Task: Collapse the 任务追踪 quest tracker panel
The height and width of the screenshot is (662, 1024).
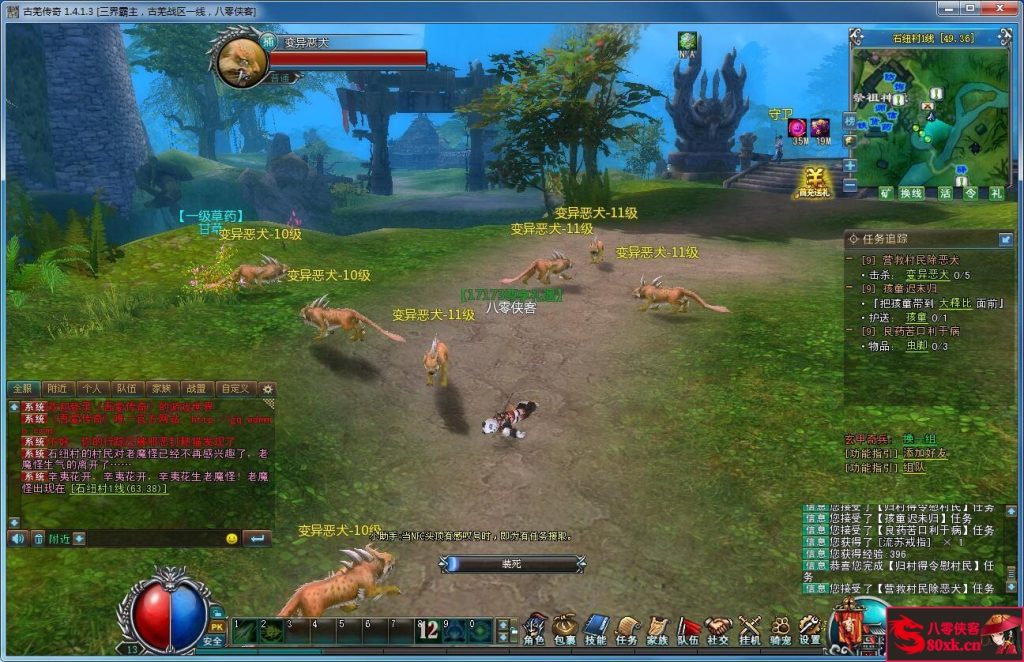Action: (x=1005, y=239)
